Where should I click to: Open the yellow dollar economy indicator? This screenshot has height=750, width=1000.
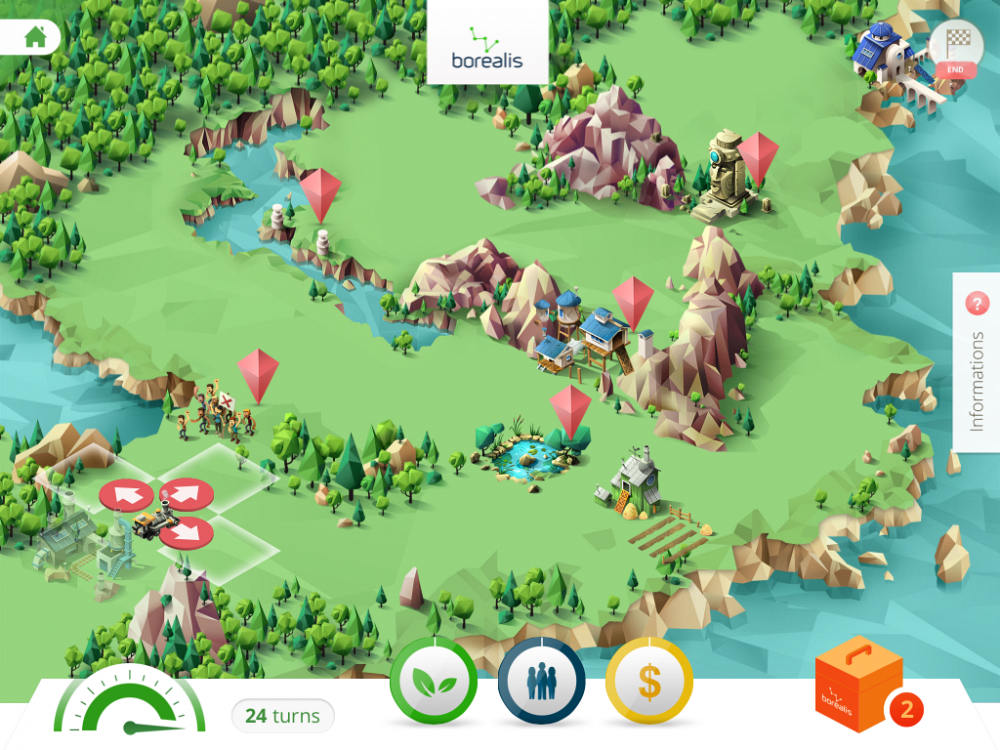click(x=649, y=682)
